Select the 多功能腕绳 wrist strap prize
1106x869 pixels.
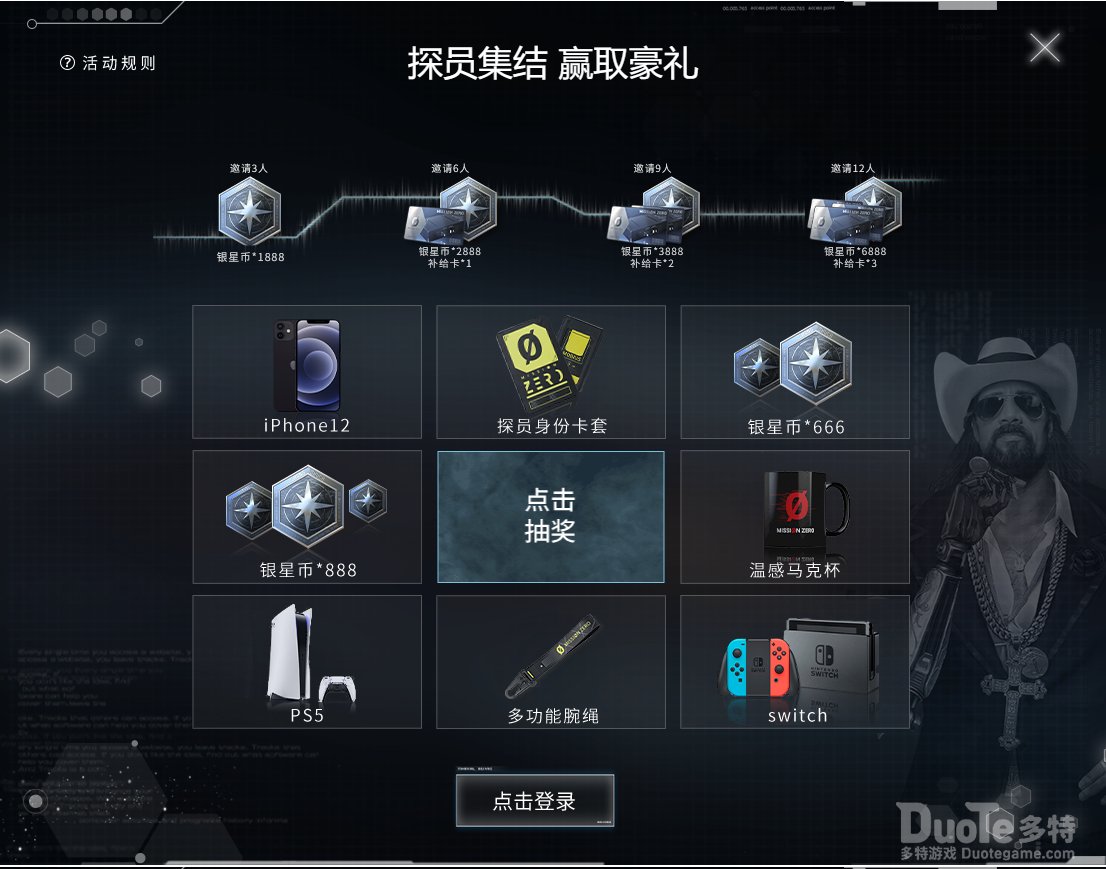pos(551,662)
